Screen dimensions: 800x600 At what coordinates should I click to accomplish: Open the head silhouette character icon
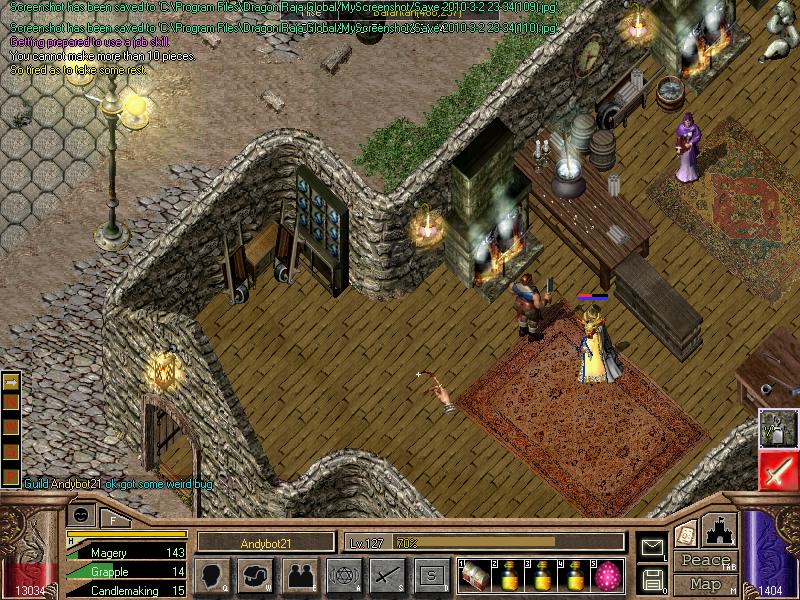tap(212, 575)
